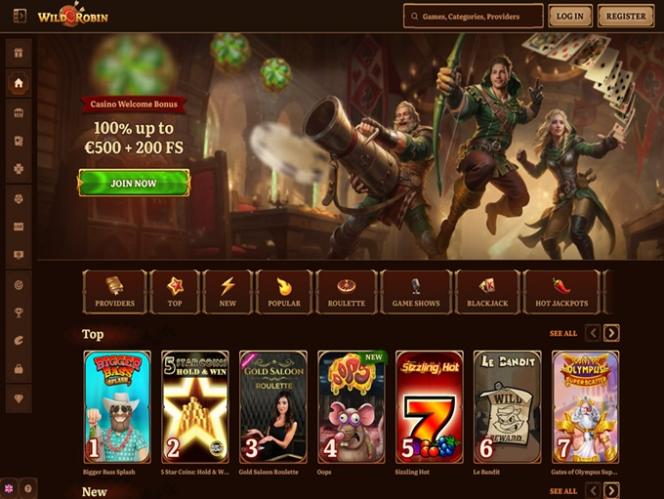The width and height of the screenshot is (664, 499).
Task: Select the Popular category
Action: click(x=283, y=291)
